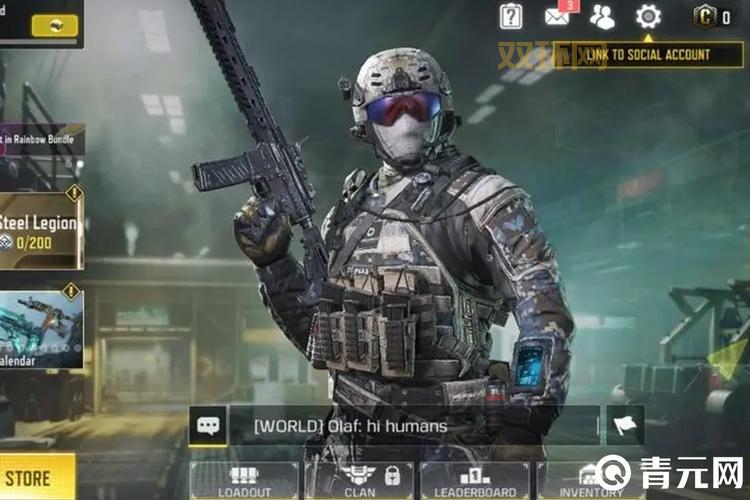Open the Loadout menu
The image size is (750, 500).
tap(244, 480)
